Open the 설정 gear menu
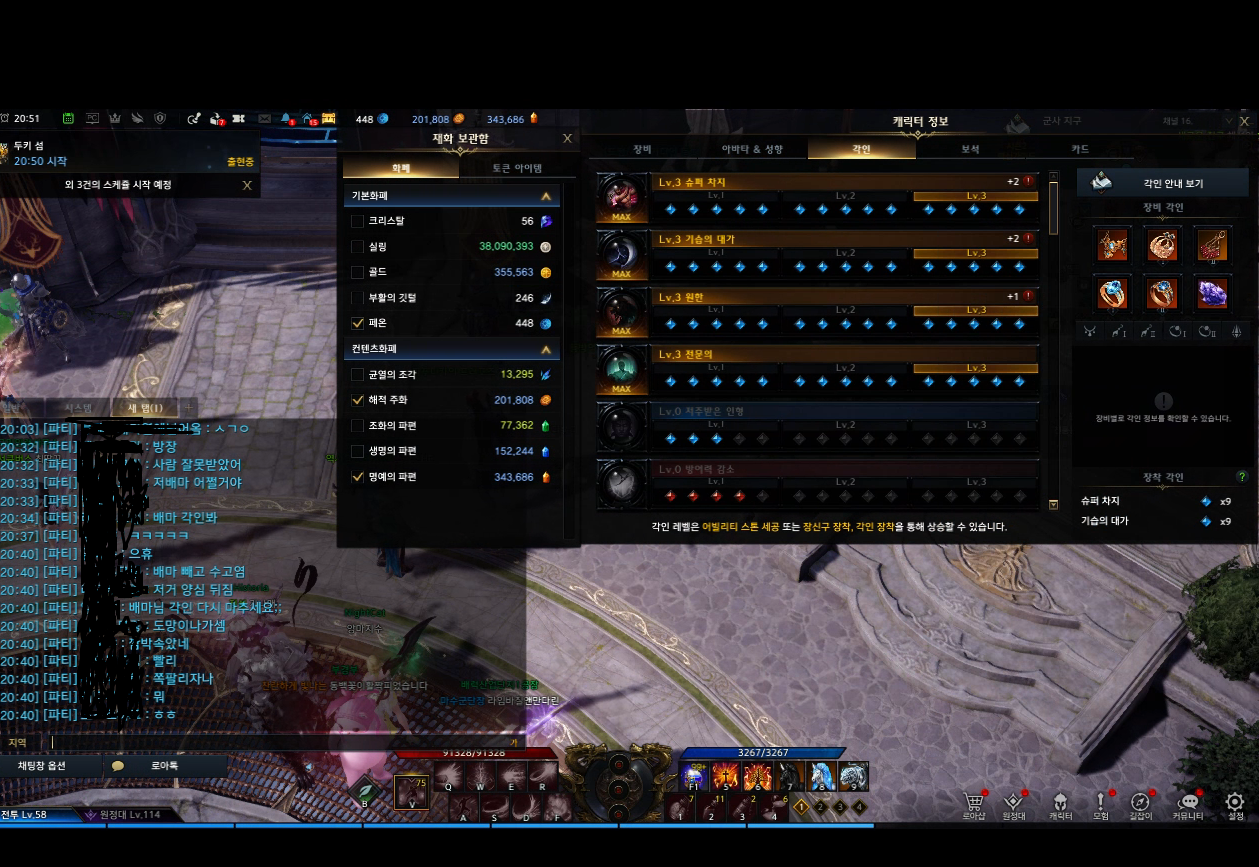Image resolution: width=1259 pixels, height=867 pixels. [1234, 803]
